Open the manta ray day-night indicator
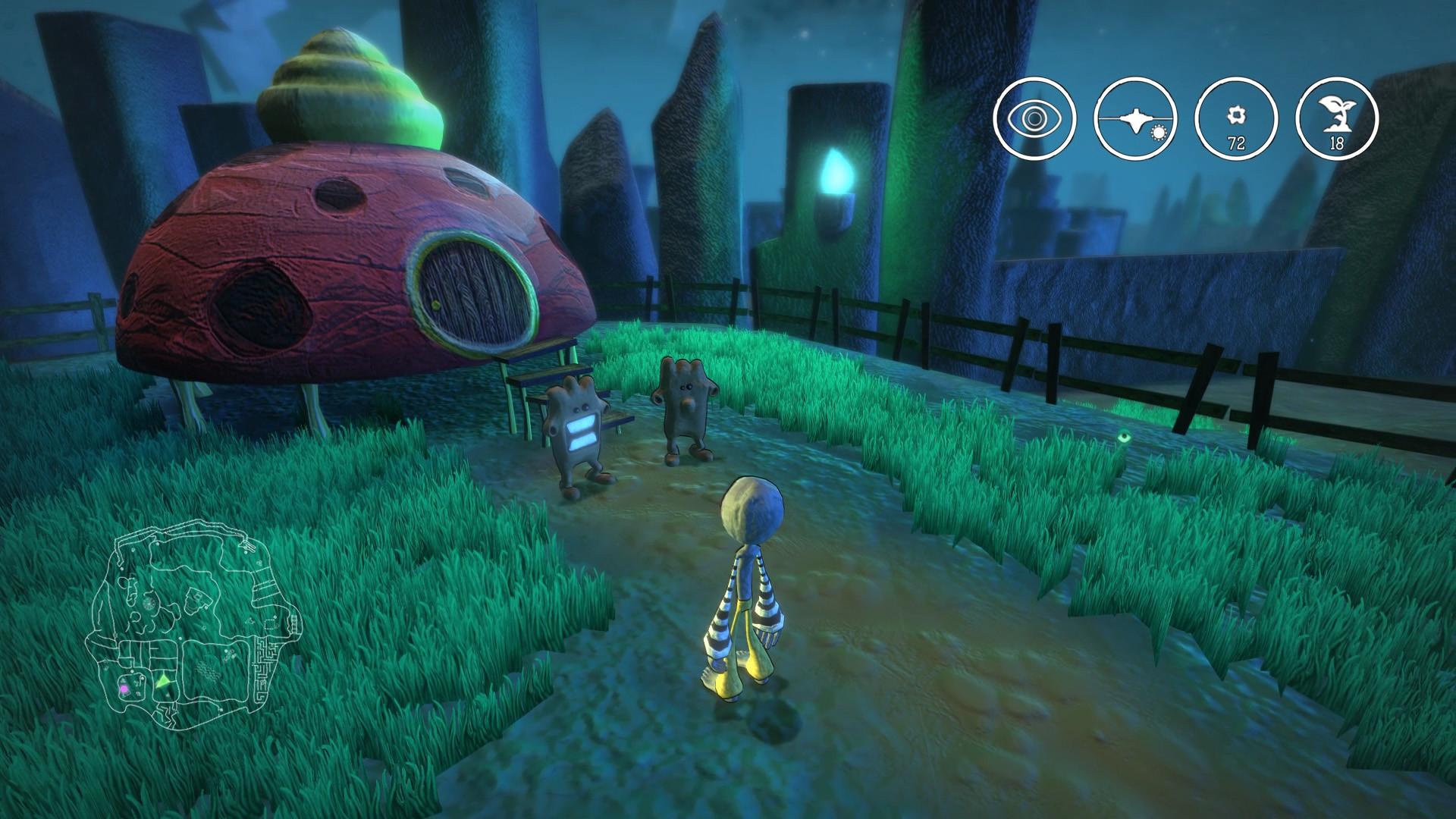The width and height of the screenshot is (1456, 819). click(x=1134, y=118)
